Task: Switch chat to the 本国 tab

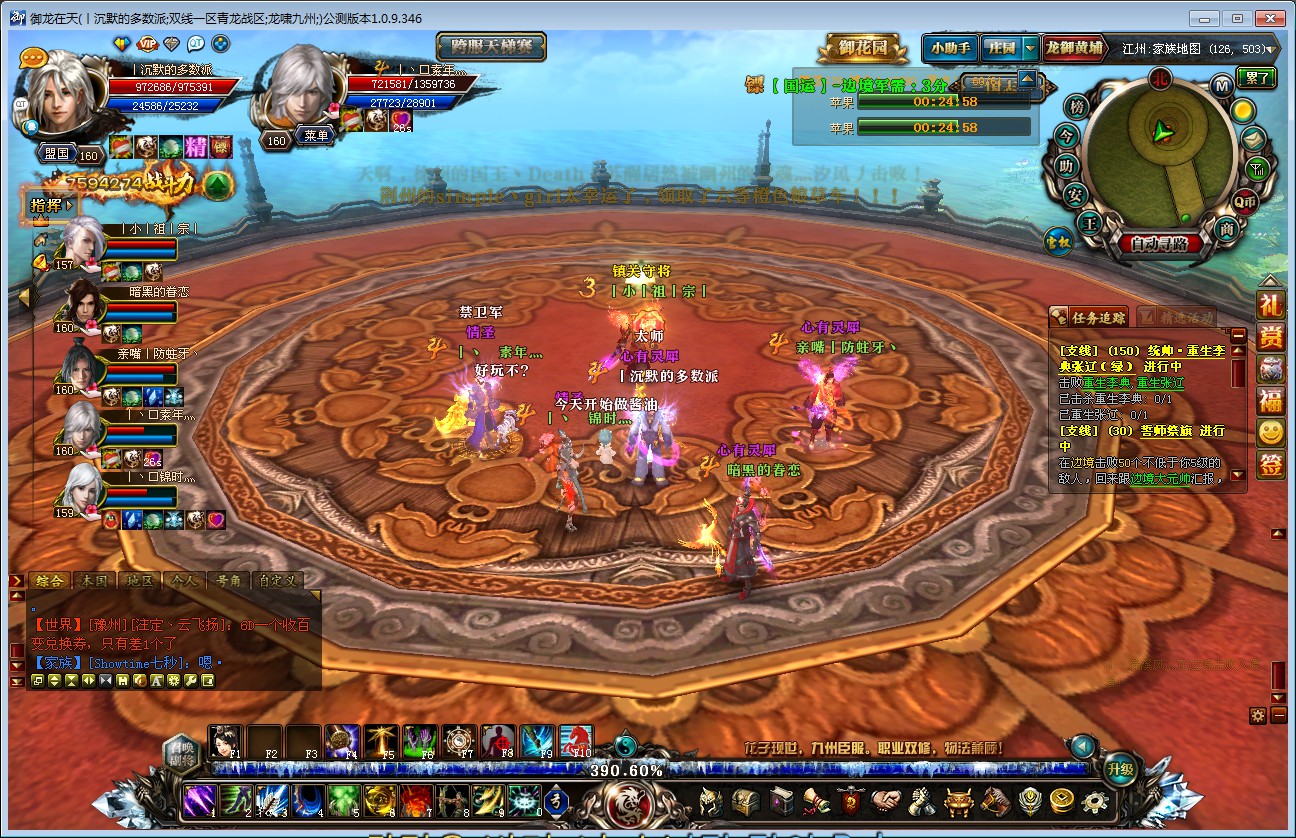Action: click(94, 580)
